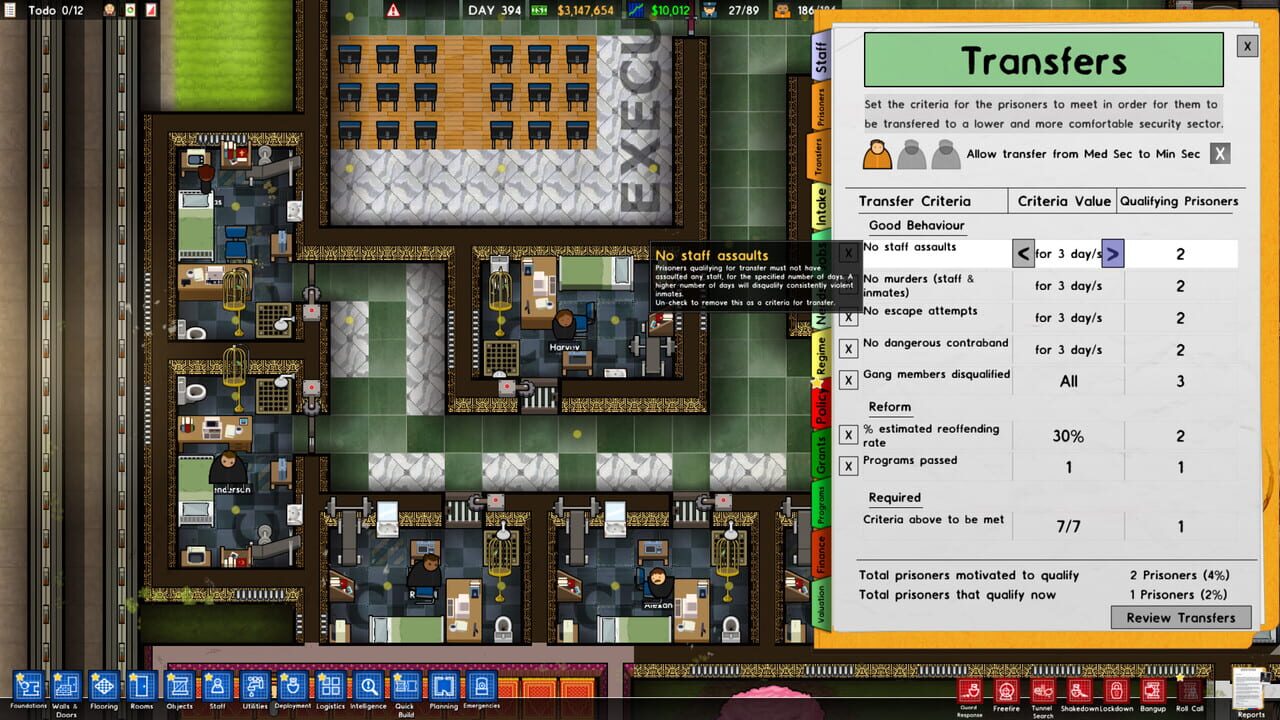
Task: Select the Foundations build tool
Action: click(28, 687)
